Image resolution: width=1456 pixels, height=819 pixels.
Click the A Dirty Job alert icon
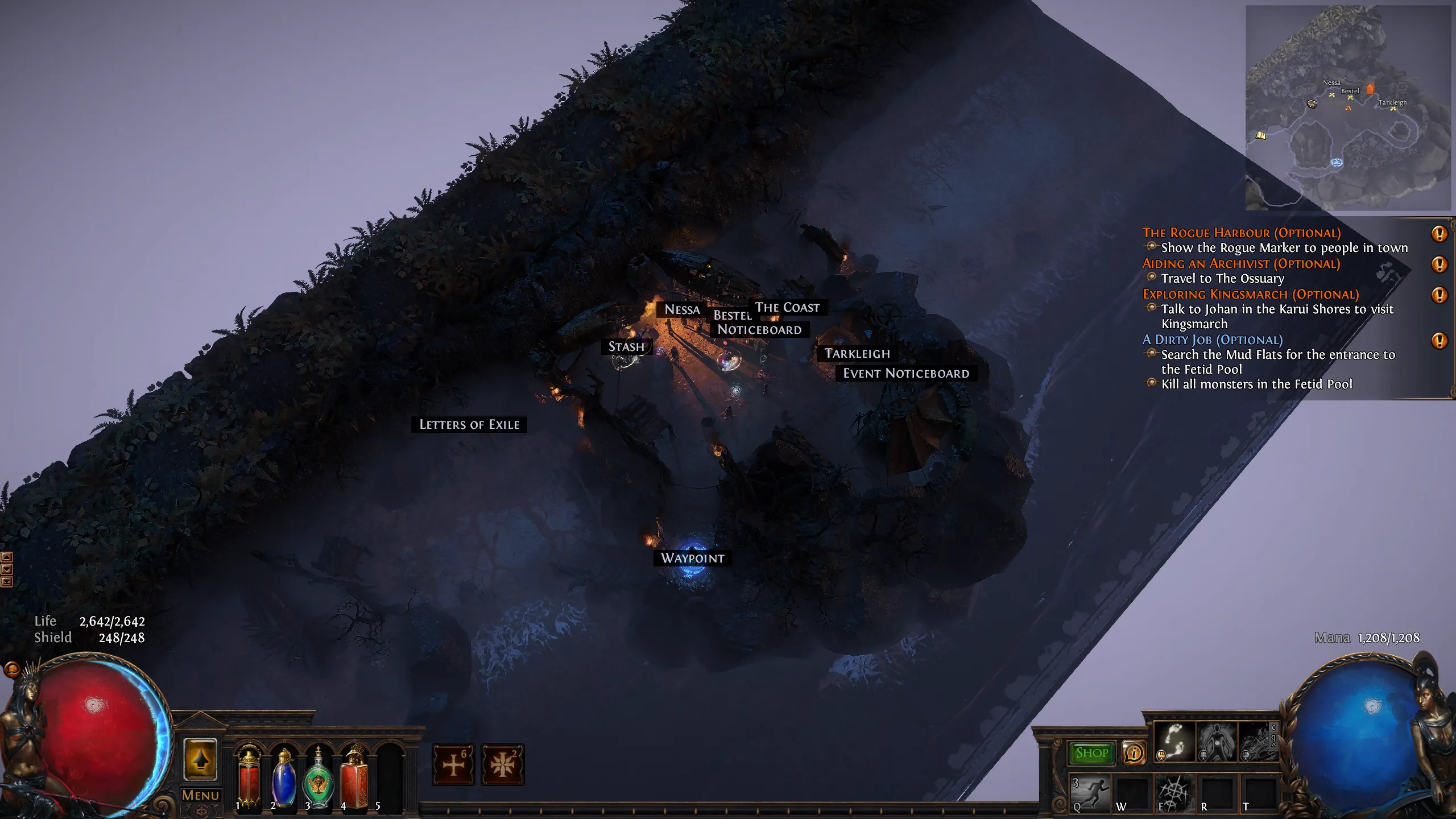[1439, 341]
